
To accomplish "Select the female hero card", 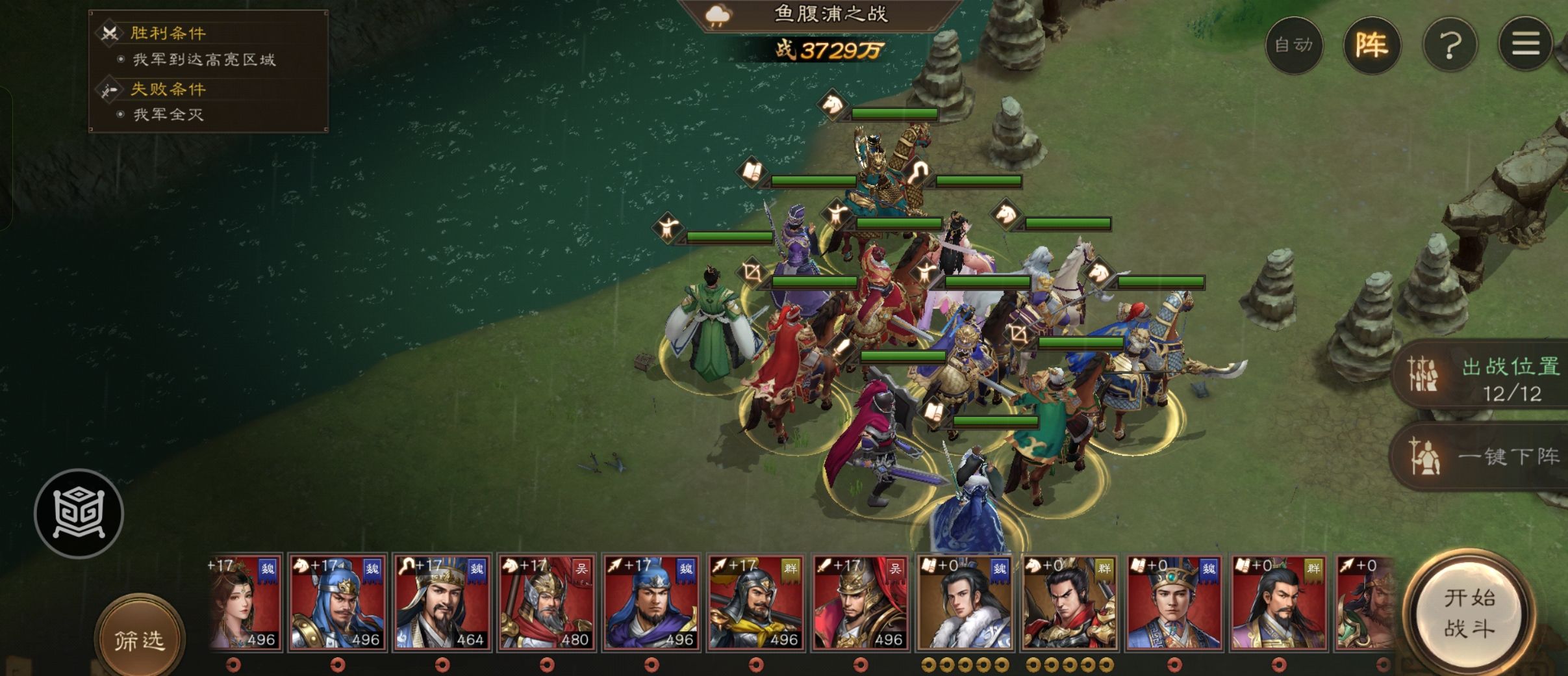I will (244, 603).
